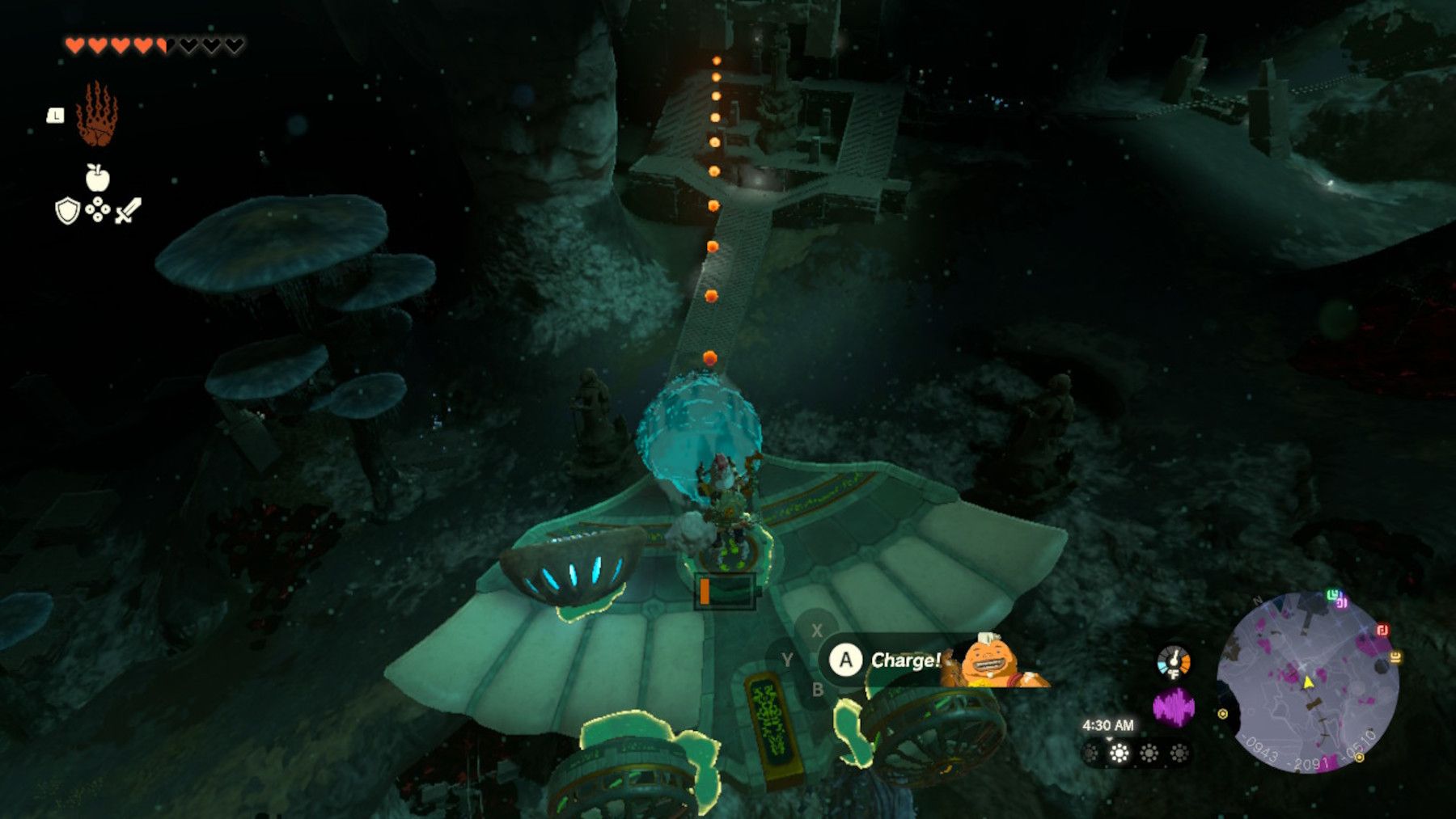Click the yellow player arrow on the minimap

pyautogui.click(x=1308, y=682)
